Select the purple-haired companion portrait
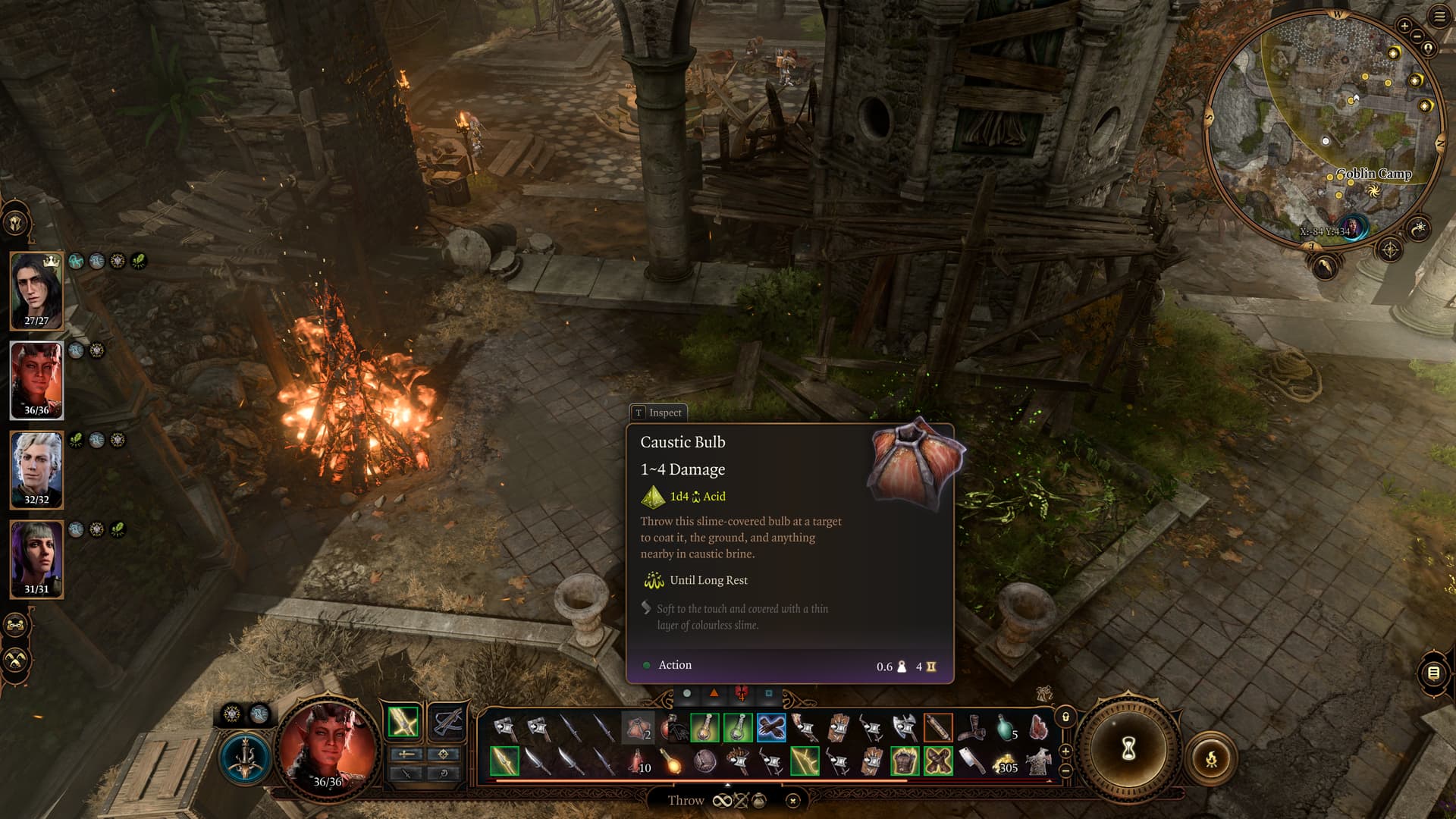This screenshot has width=1456, height=819. pos(36,557)
